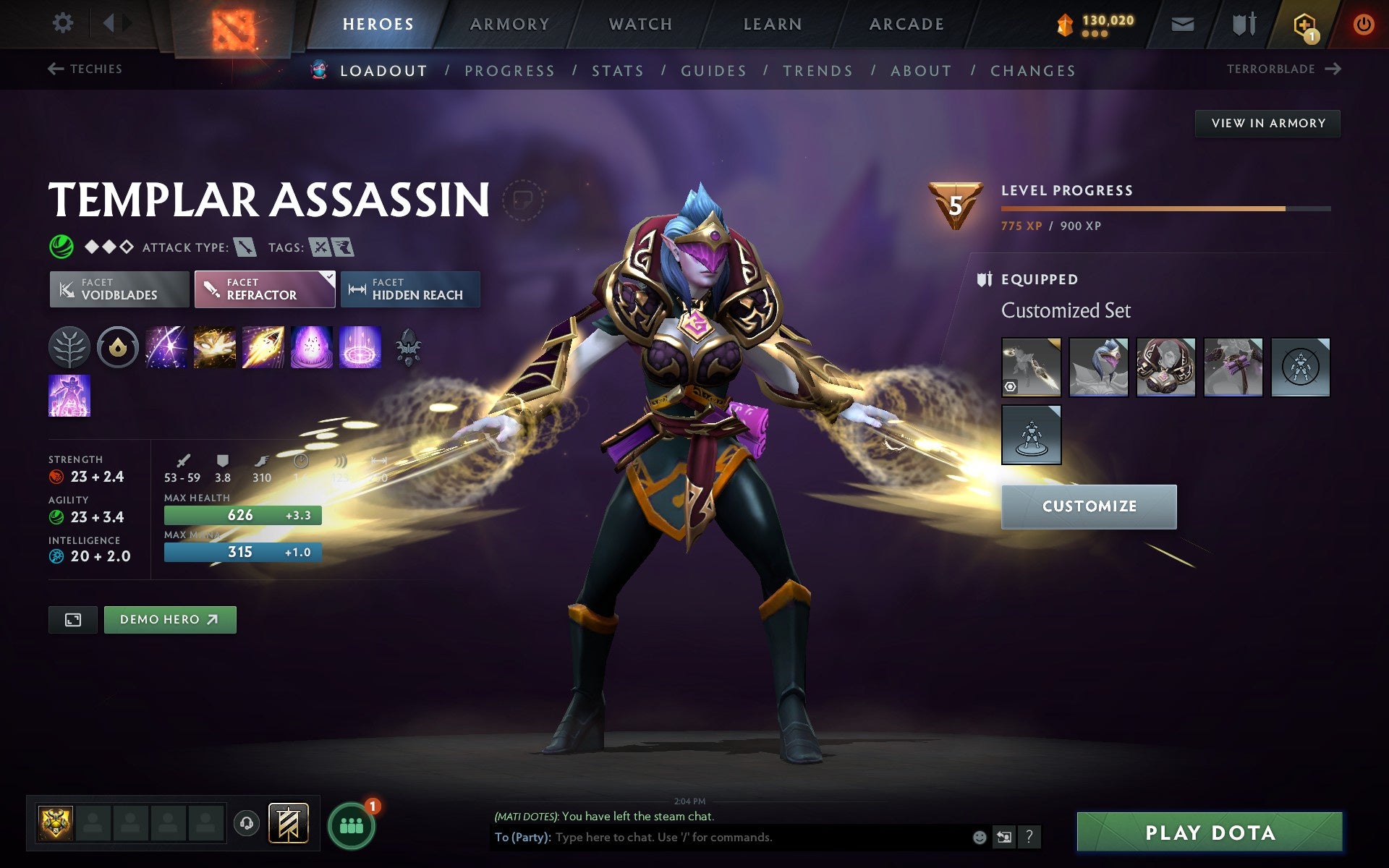Open the settings gear icon
This screenshot has width=1389, height=868.
[x=64, y=23]
